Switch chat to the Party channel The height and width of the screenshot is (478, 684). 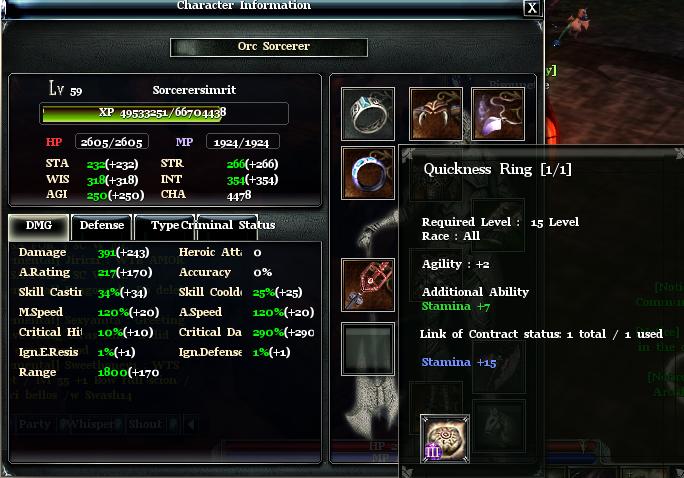(37, 424)
